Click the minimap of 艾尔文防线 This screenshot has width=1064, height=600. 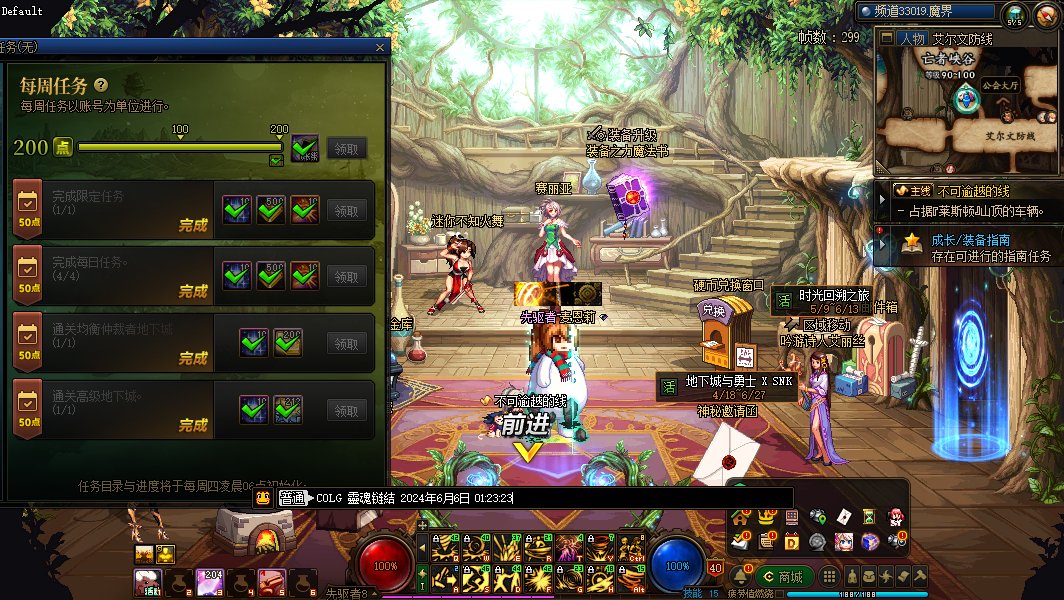966,110
